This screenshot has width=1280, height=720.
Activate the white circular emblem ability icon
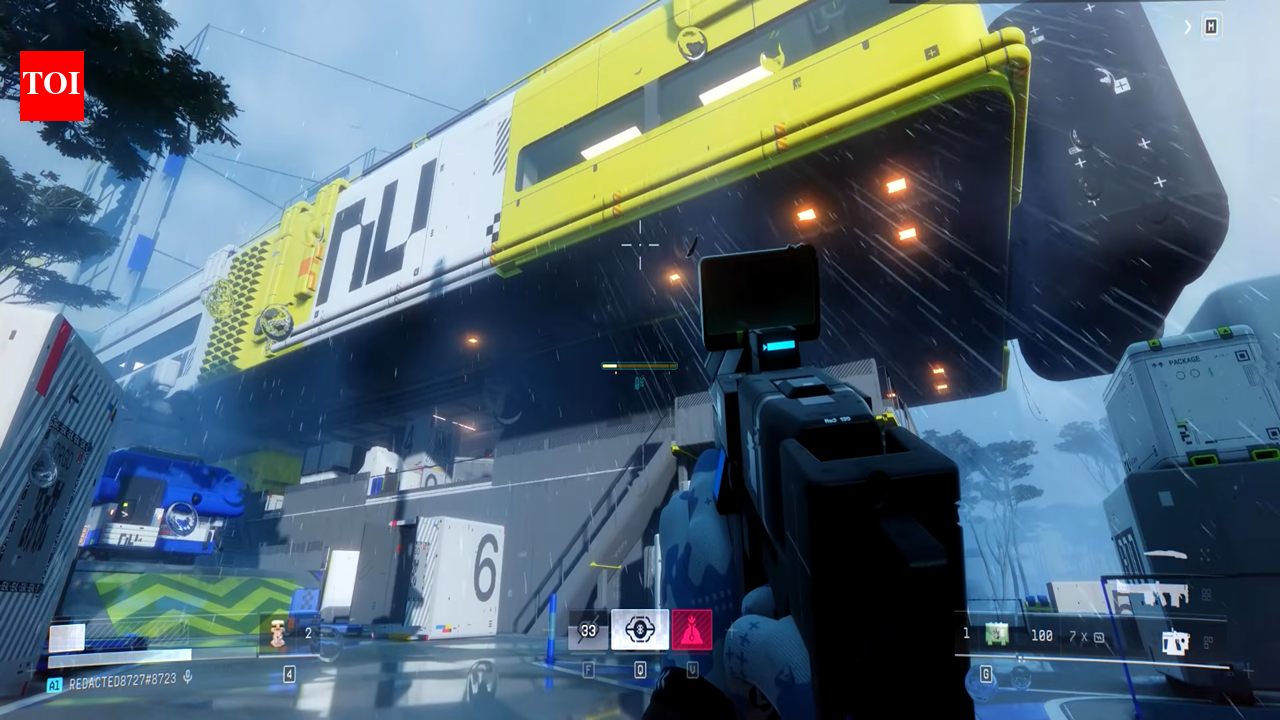pos(640,630)
